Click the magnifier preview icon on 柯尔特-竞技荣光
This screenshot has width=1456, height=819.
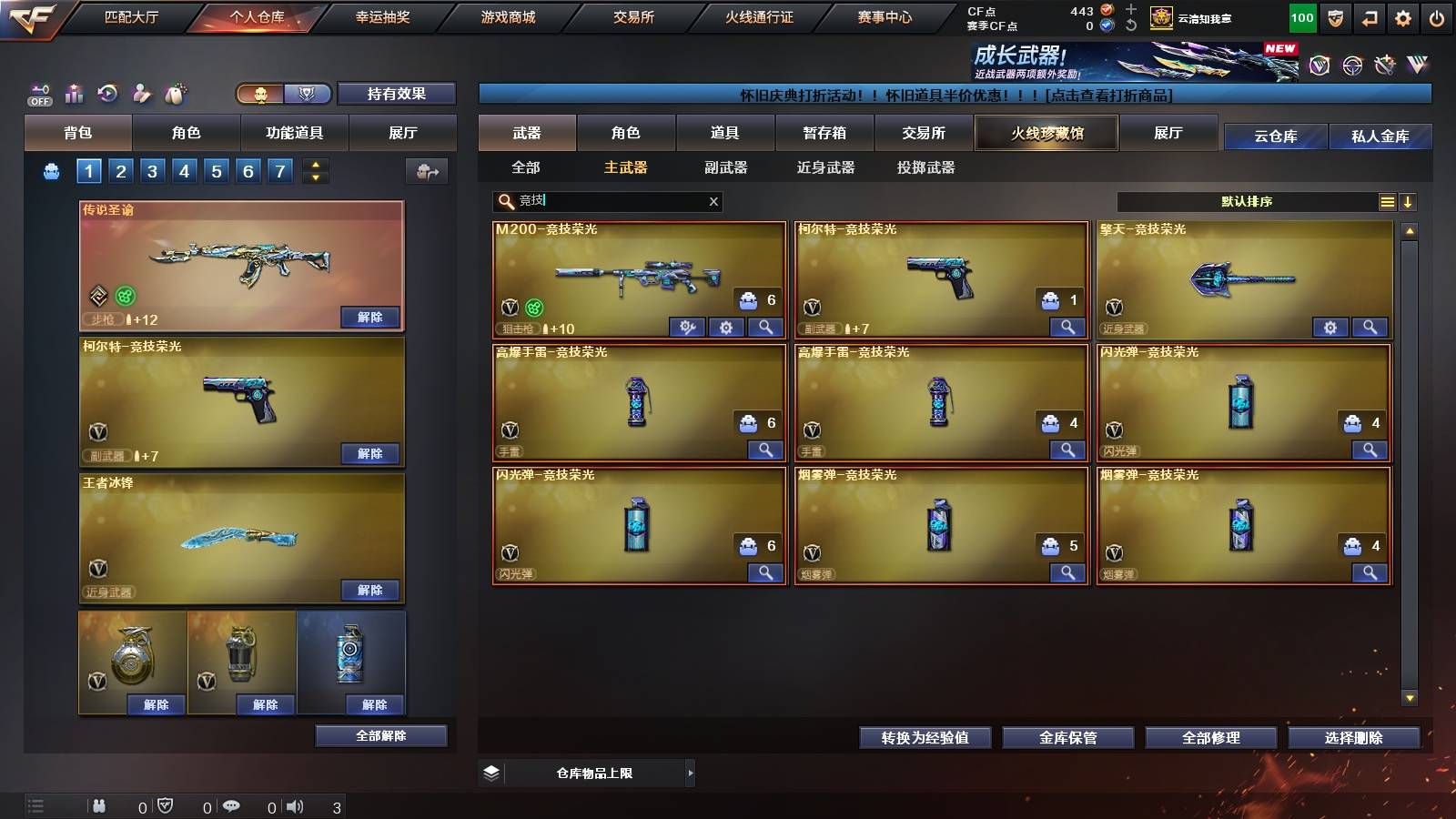[x=1067, y=328]
